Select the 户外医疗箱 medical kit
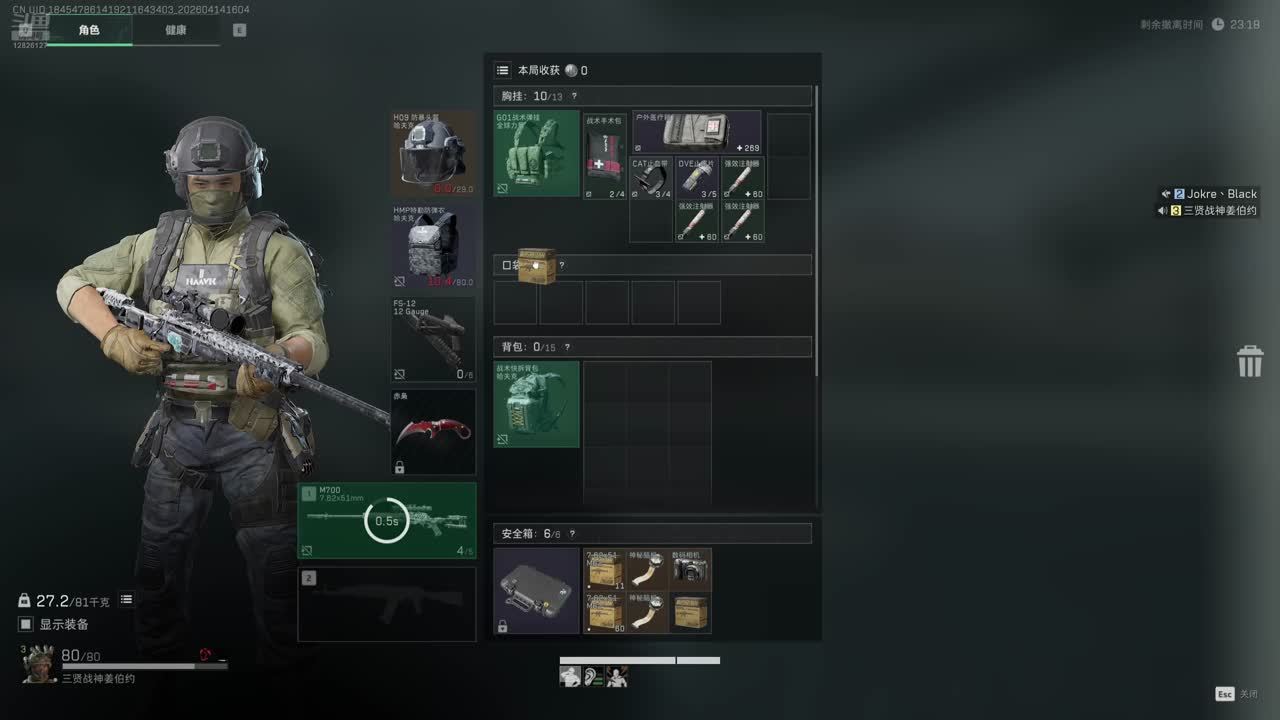 click(697, 133)
